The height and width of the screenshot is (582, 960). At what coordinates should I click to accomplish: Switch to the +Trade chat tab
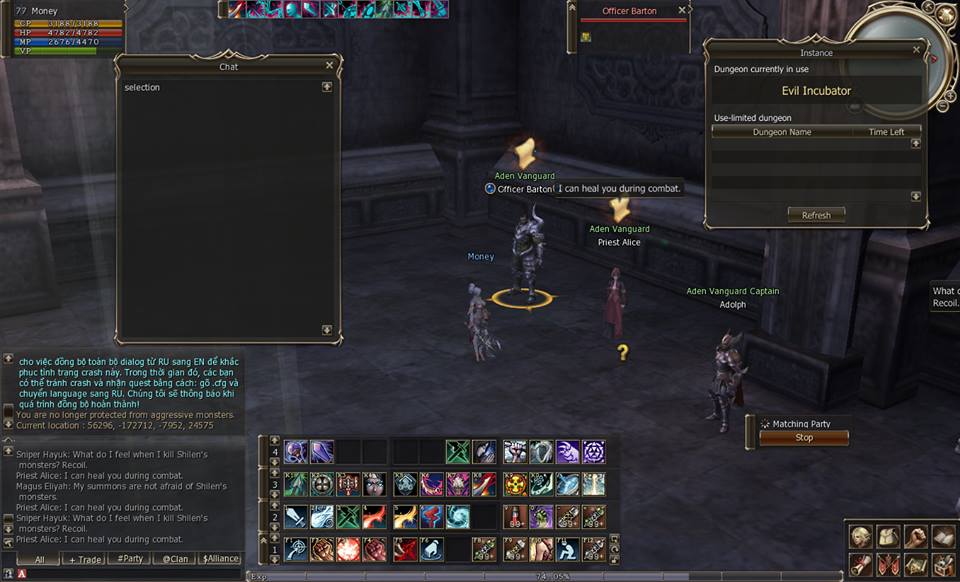point(82,559)
